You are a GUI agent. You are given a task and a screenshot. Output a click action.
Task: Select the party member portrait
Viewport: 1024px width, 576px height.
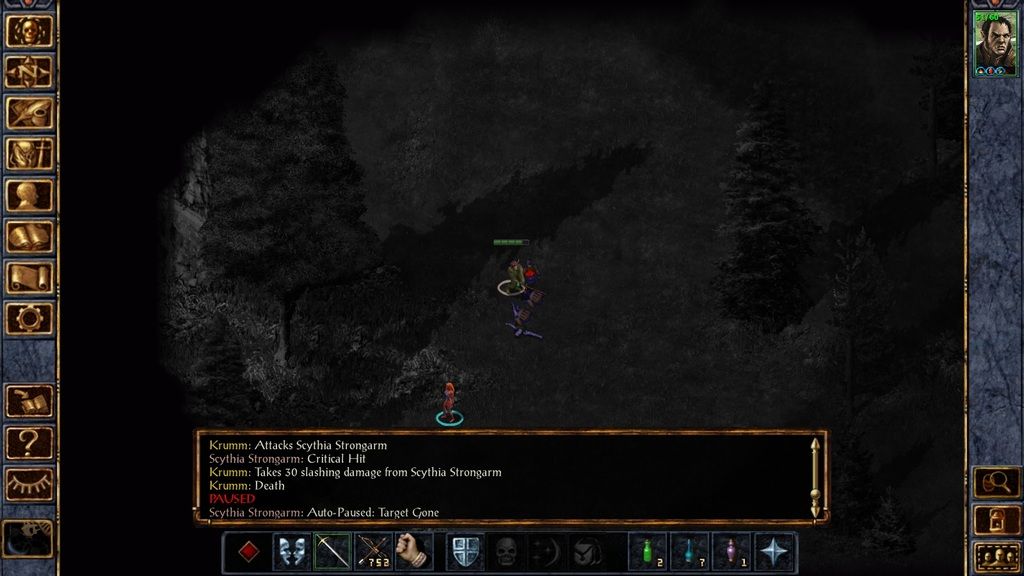click(x=995, y=43)
